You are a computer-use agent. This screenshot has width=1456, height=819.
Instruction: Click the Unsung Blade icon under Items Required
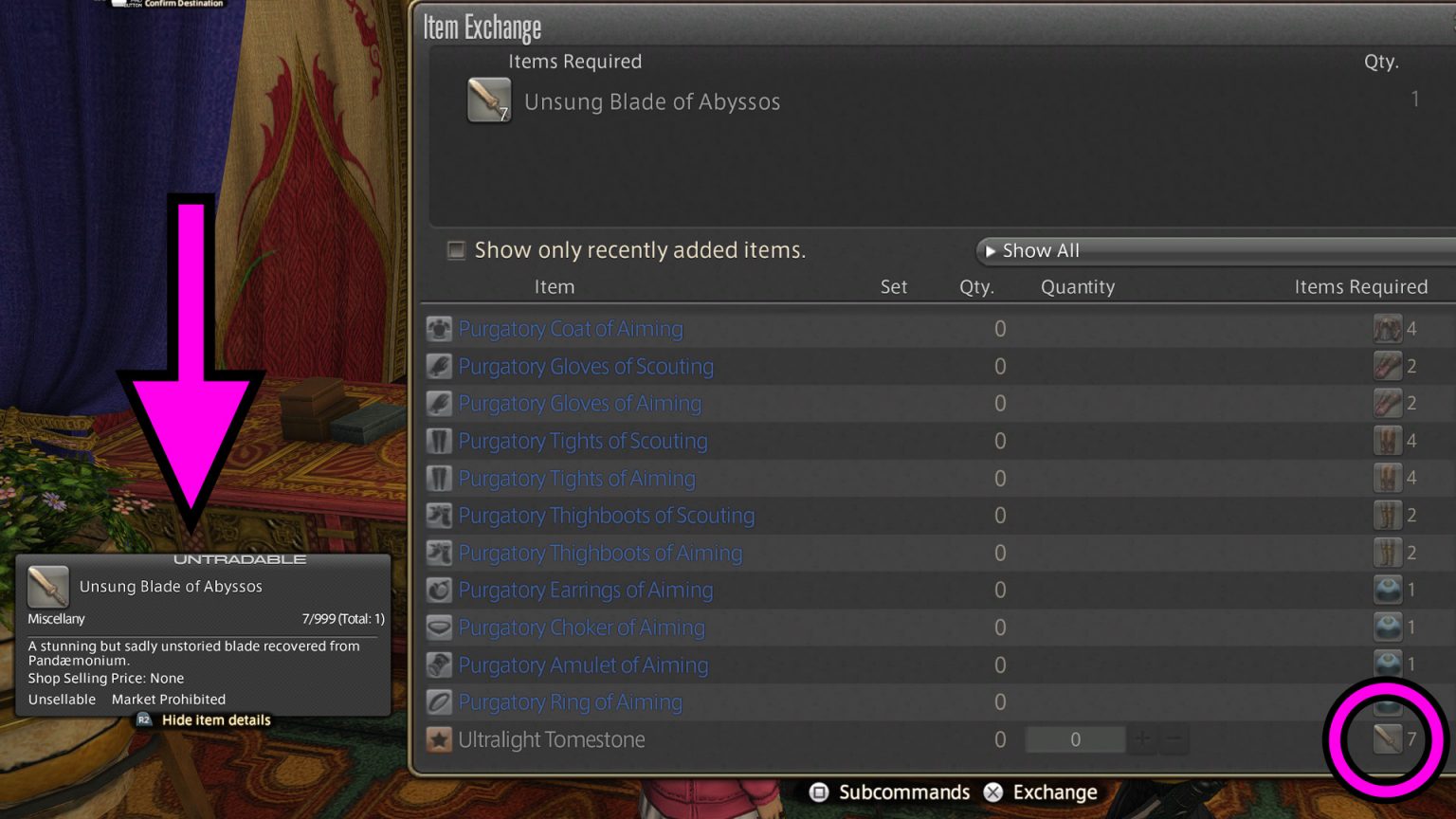pyautogui.click(x=487, y=100)
